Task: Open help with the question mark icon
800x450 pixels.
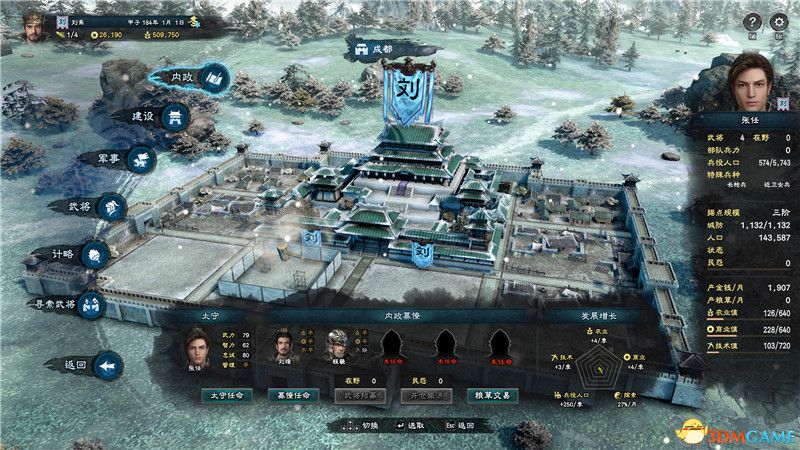Action: point(751,21)
